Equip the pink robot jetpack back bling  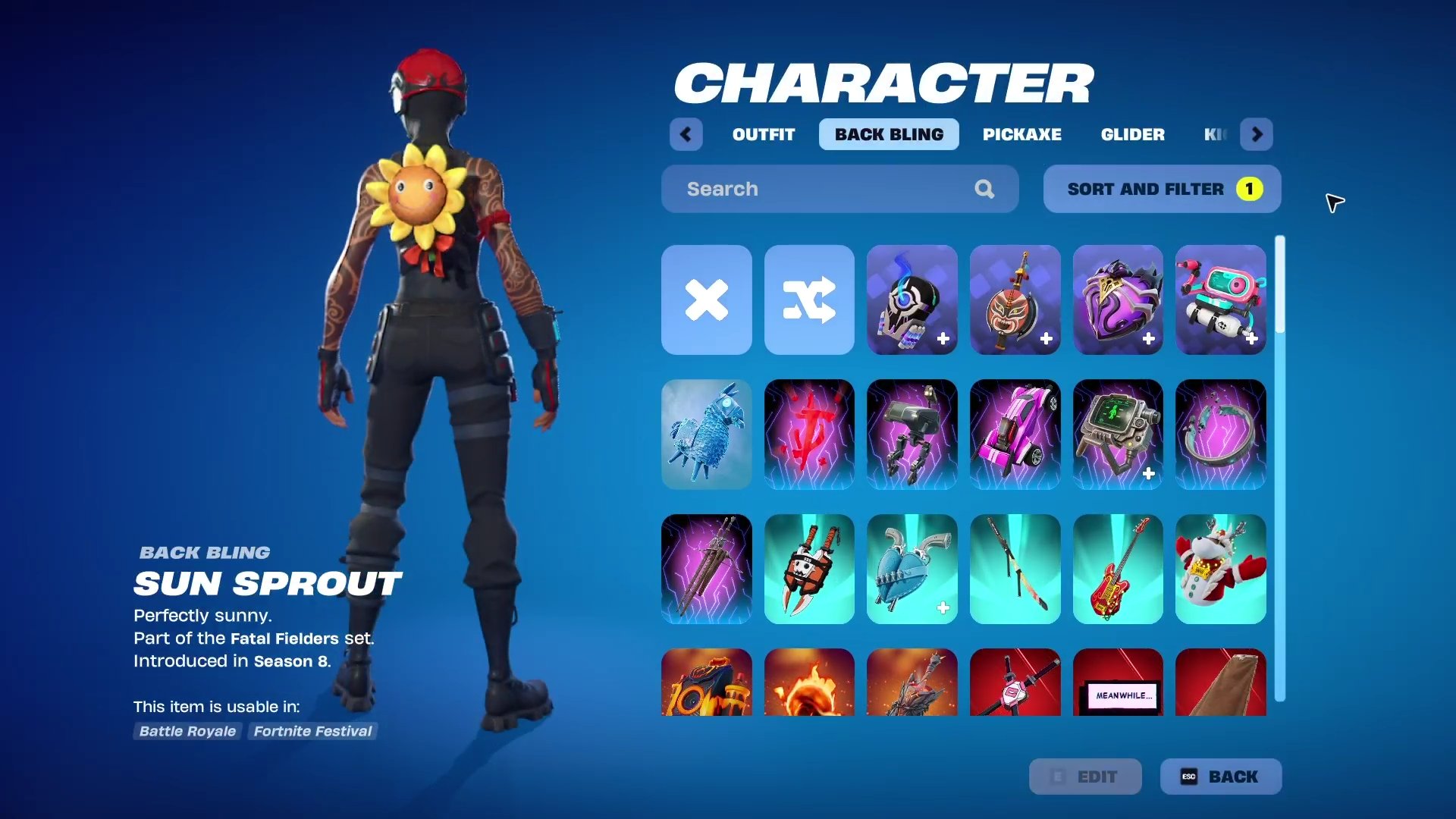(x=1221, y=300)
